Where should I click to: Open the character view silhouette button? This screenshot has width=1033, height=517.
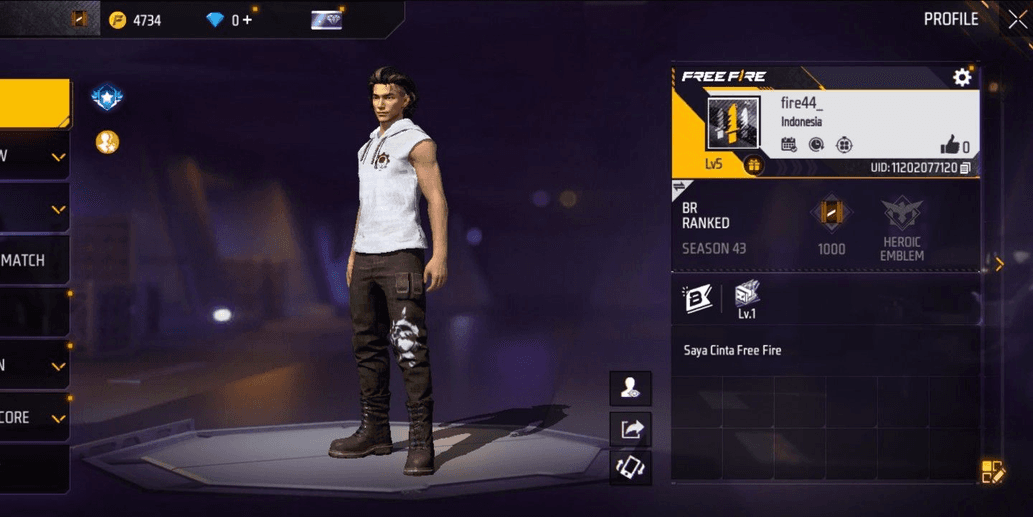[631, 388]
